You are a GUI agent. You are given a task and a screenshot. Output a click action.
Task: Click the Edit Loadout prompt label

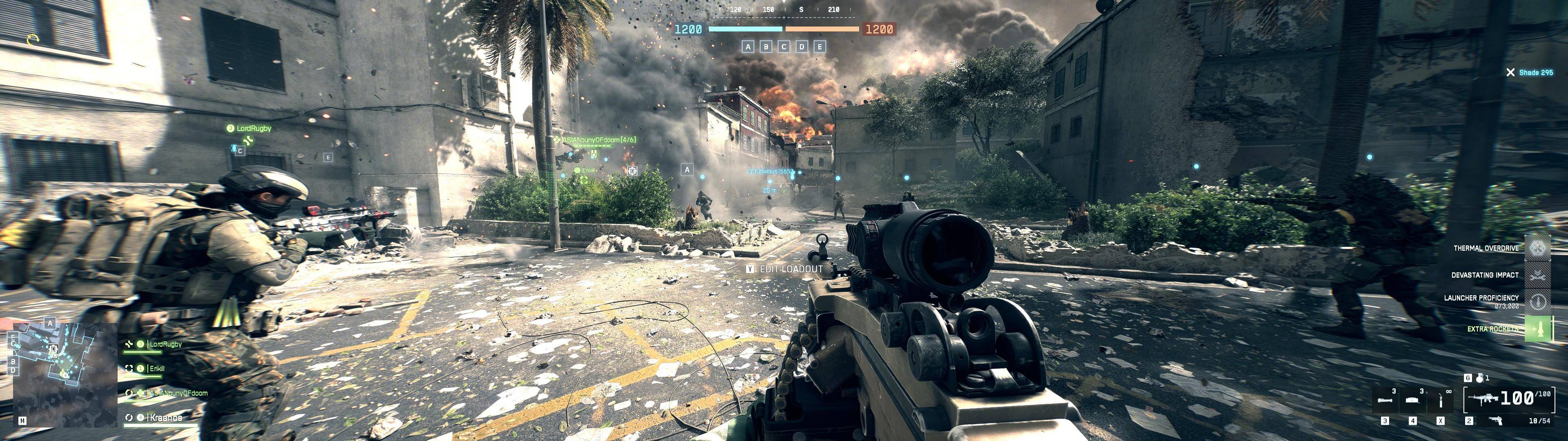(791, 269)
